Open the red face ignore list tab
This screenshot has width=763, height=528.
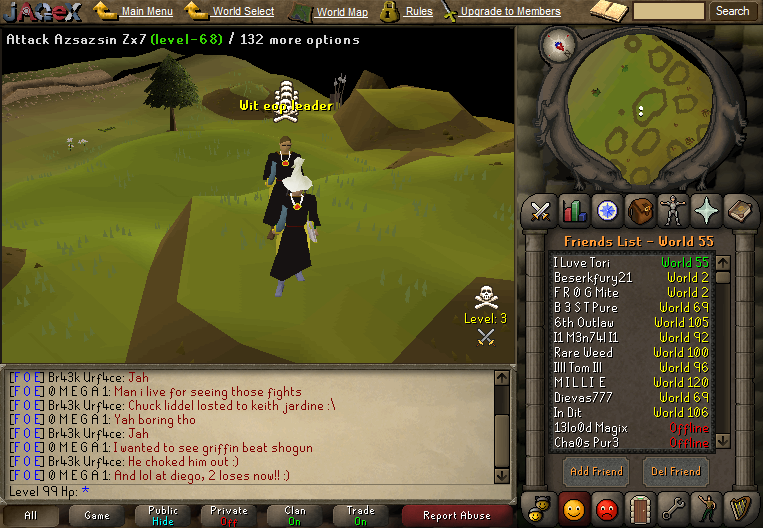click(607, 507)
